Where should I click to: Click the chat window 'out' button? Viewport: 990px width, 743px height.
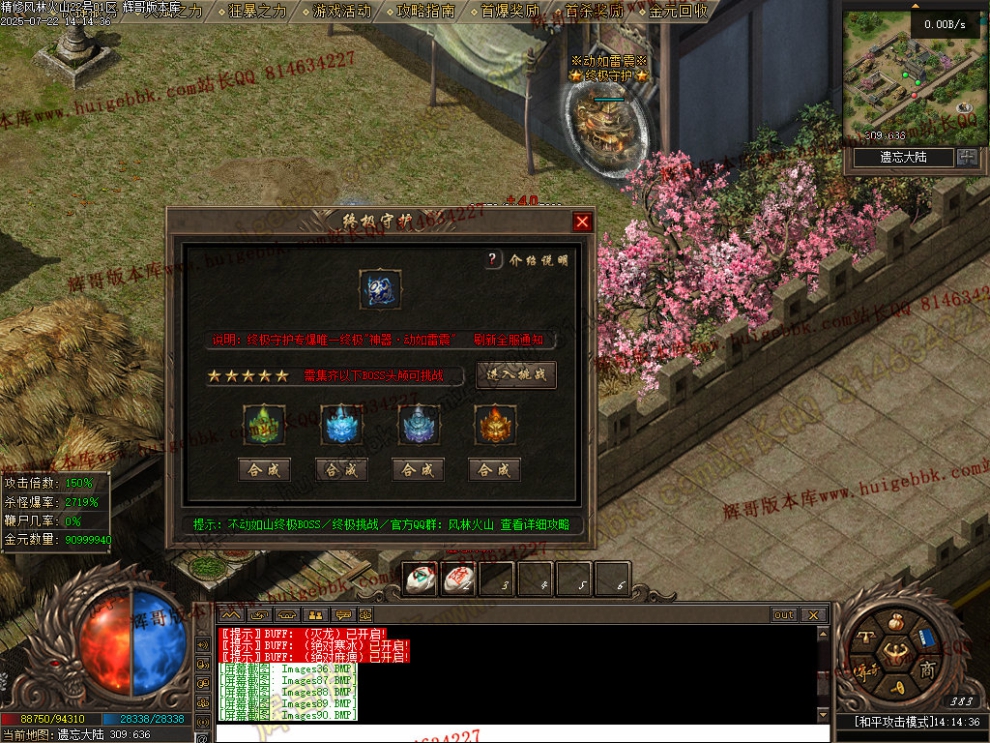click(783, 614)
